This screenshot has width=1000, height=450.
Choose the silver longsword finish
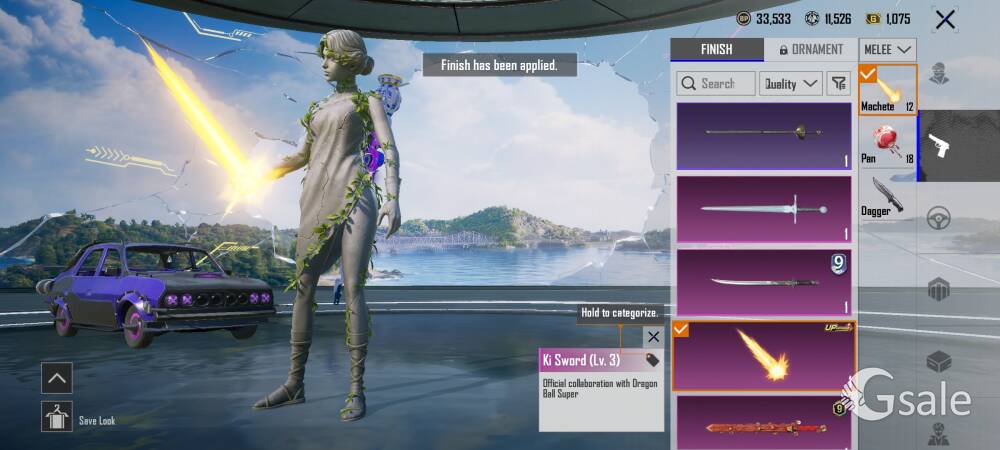point(764,209)
